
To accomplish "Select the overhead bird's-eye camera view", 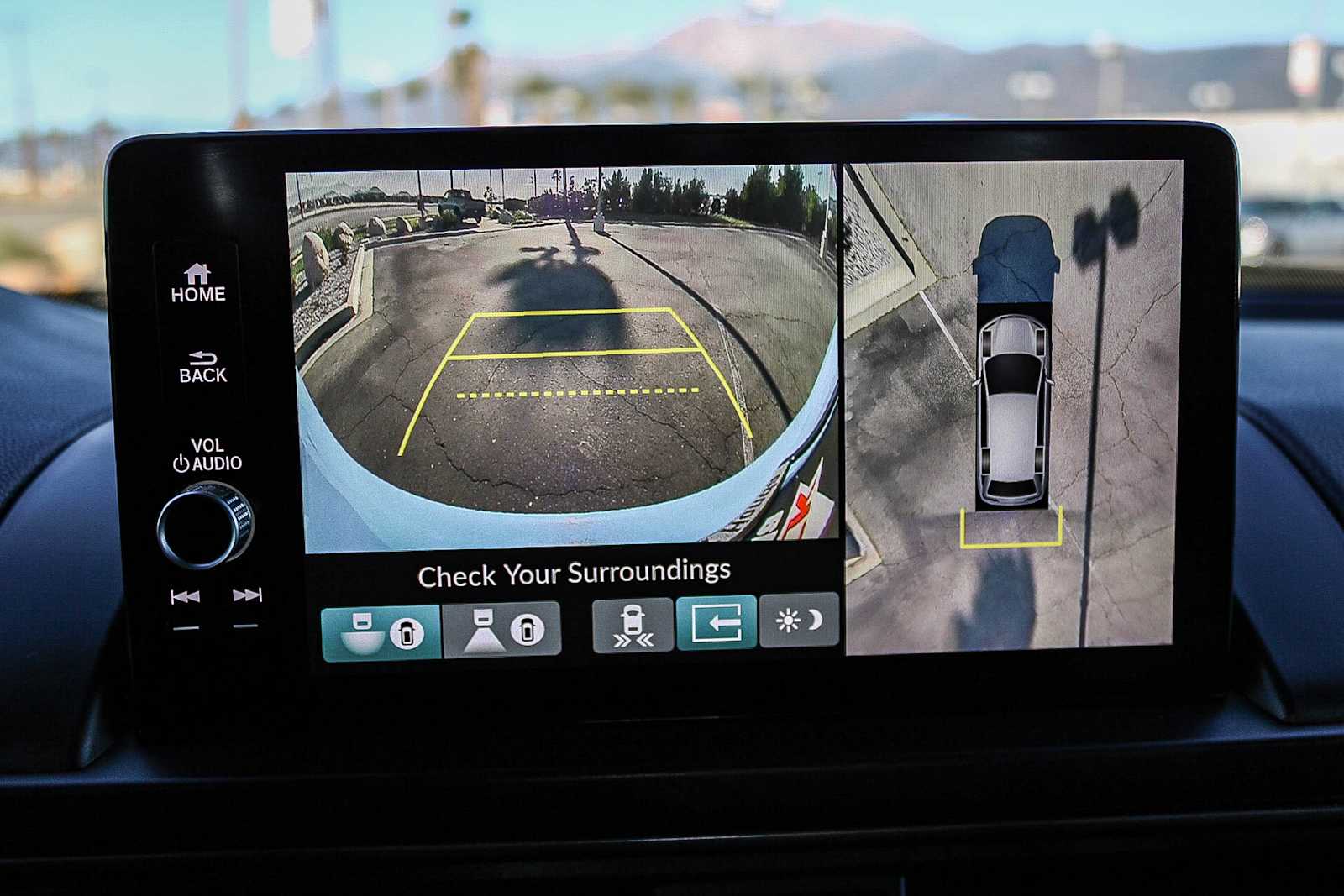I will coord(1011,403).
